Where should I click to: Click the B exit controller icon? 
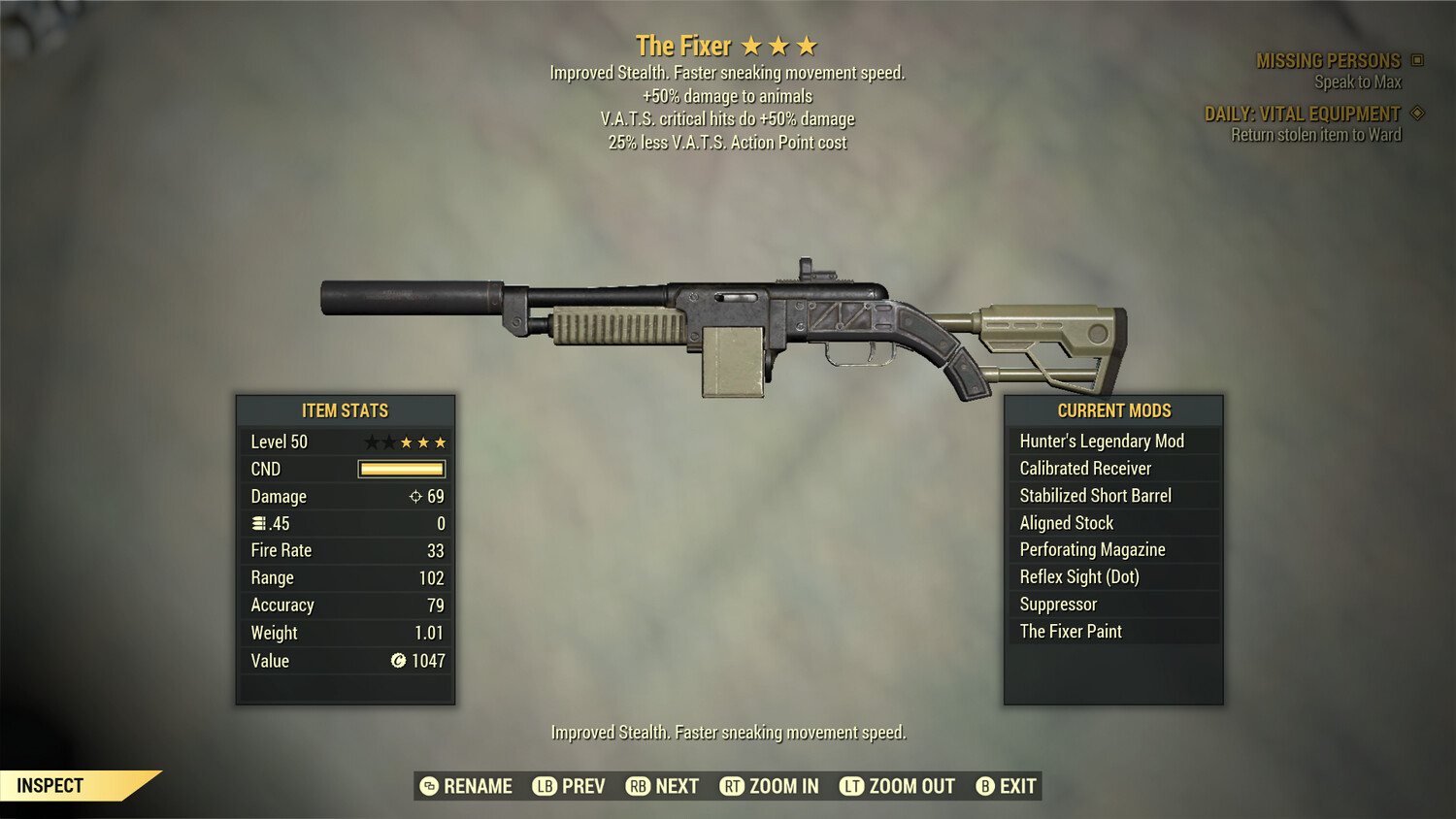coord(986,786)
